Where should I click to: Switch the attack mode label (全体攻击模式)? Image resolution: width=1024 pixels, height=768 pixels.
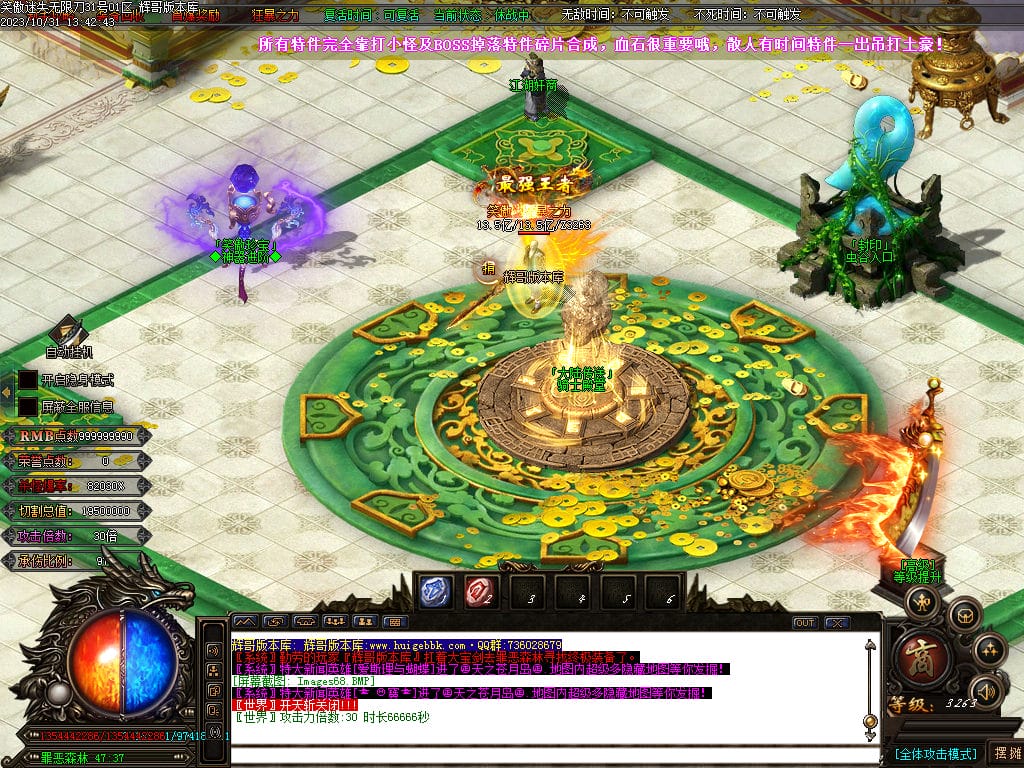[x=936, y=753]
